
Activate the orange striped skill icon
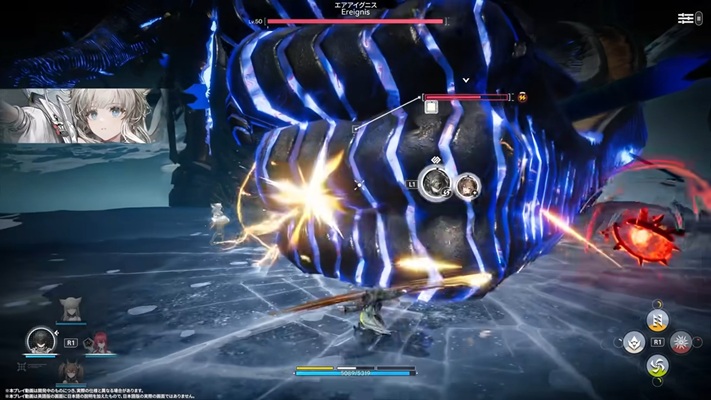tap(657, 320)
